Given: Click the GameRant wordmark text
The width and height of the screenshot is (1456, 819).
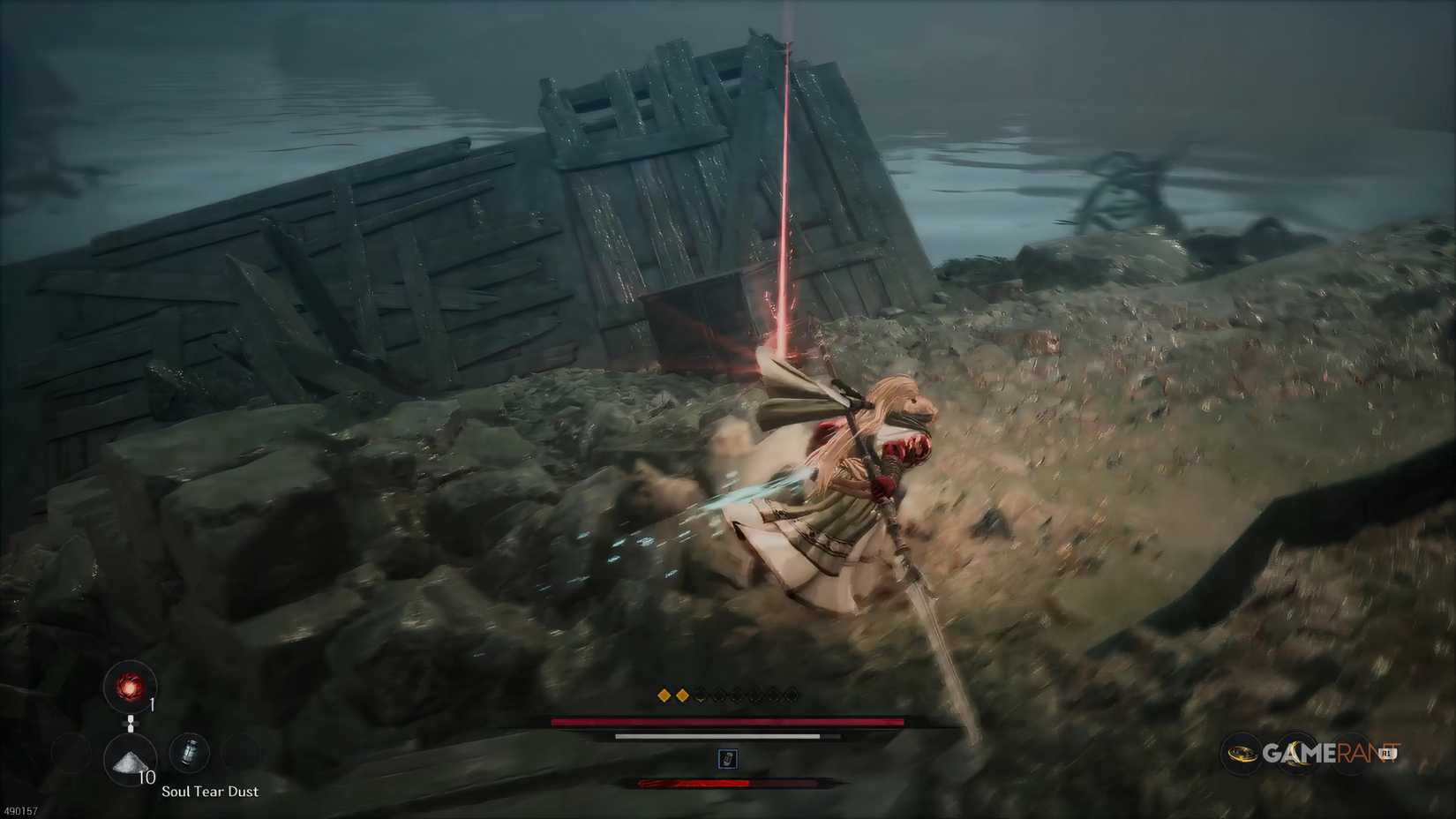Looking at the screenshot, I should pos(1328,753).
